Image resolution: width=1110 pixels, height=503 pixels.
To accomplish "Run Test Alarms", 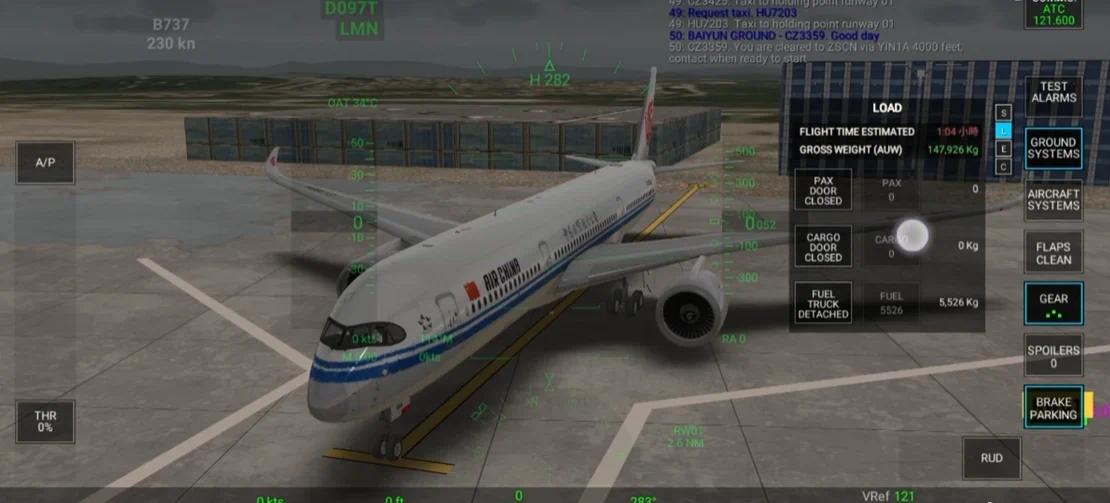I will [1054, 92].
